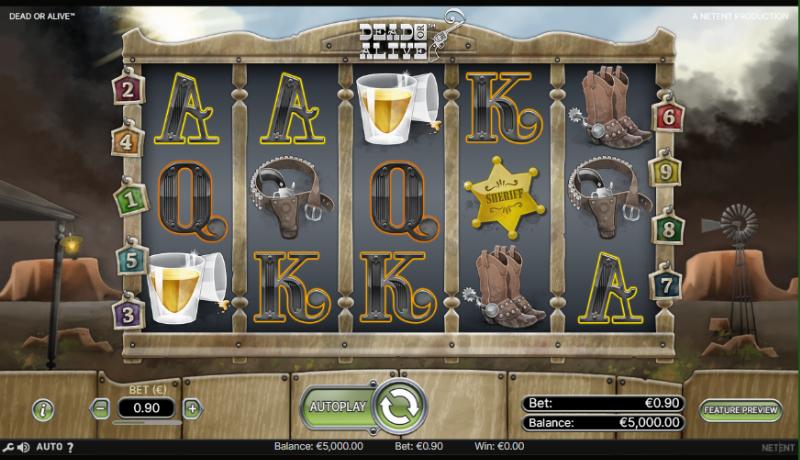
Task: Open the paytable info button
Action: tap(43, 409)
